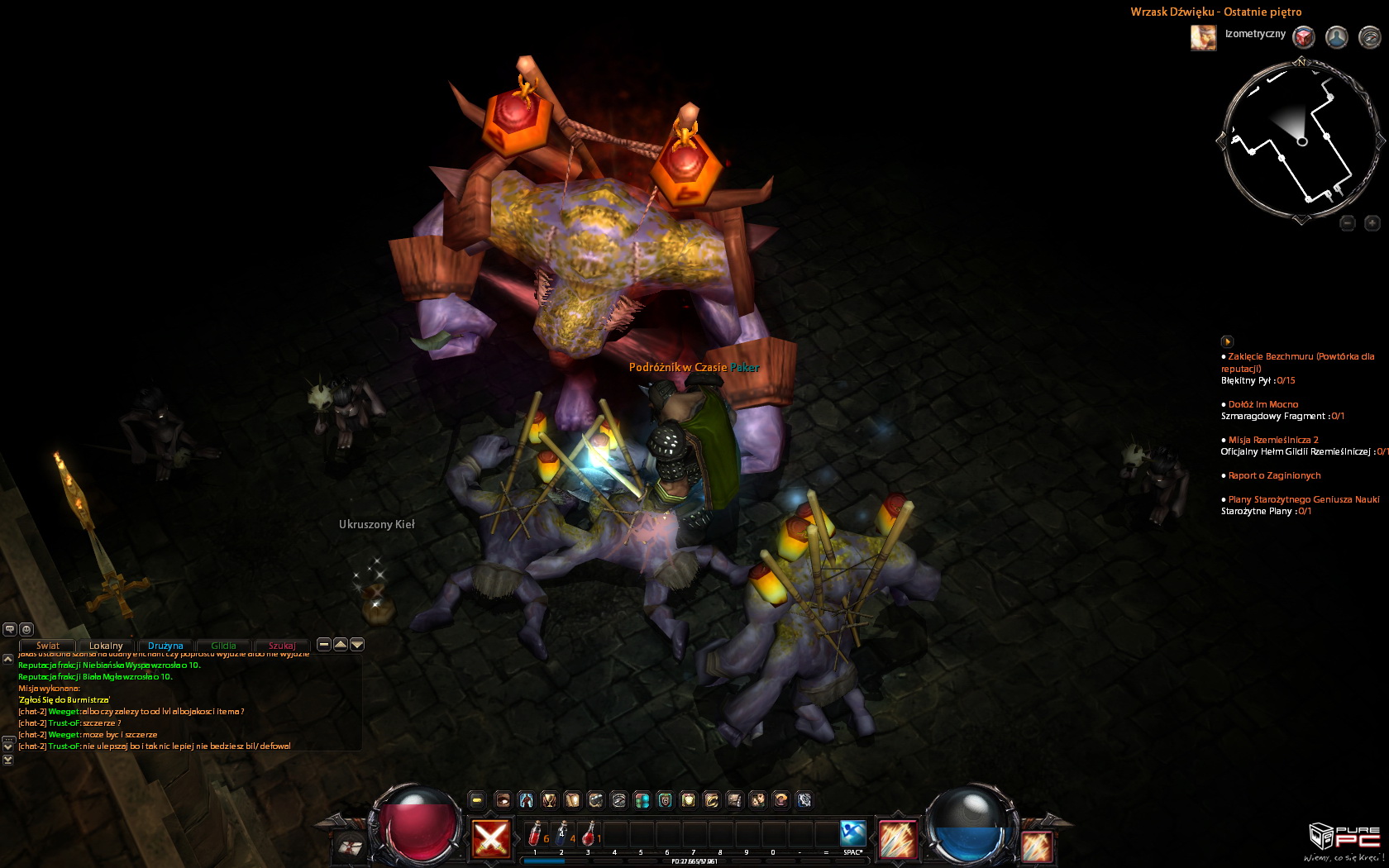Open the Zaklęcie Bezchmuru quest entry
Screen dimensions: 1389x868
pos(1301,357)
